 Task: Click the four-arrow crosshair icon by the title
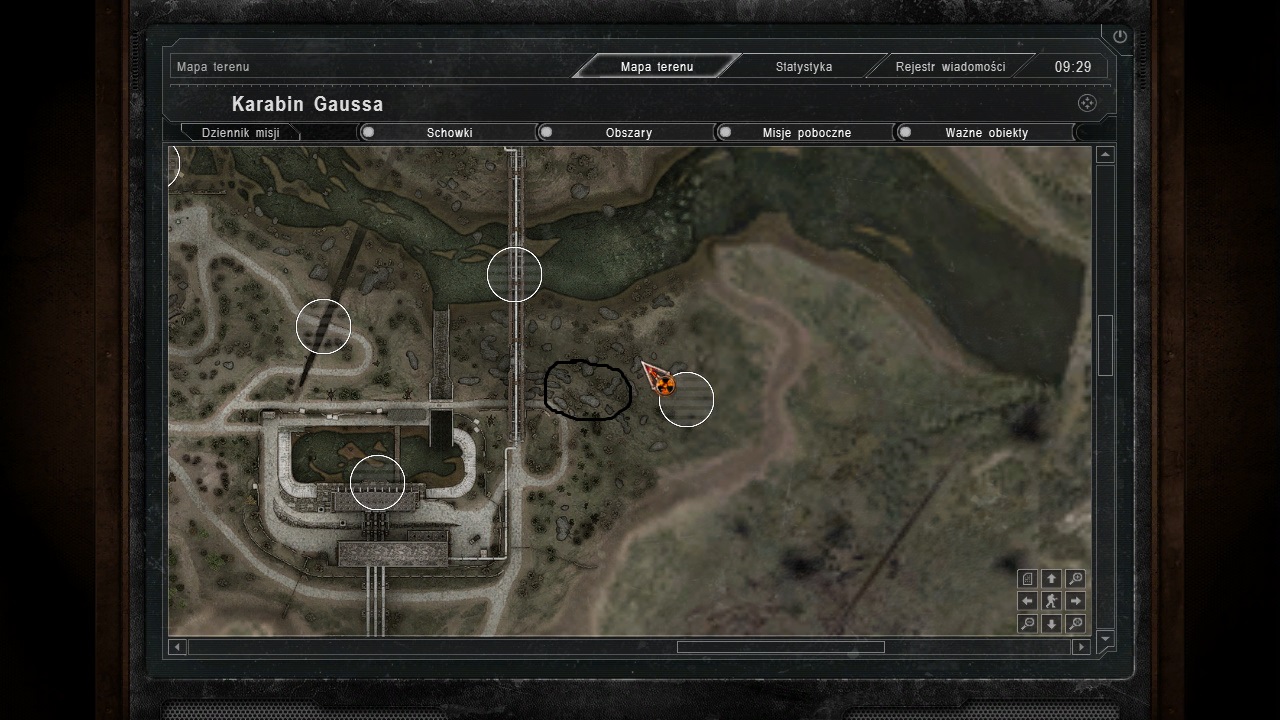click(x=1087, y=103)
